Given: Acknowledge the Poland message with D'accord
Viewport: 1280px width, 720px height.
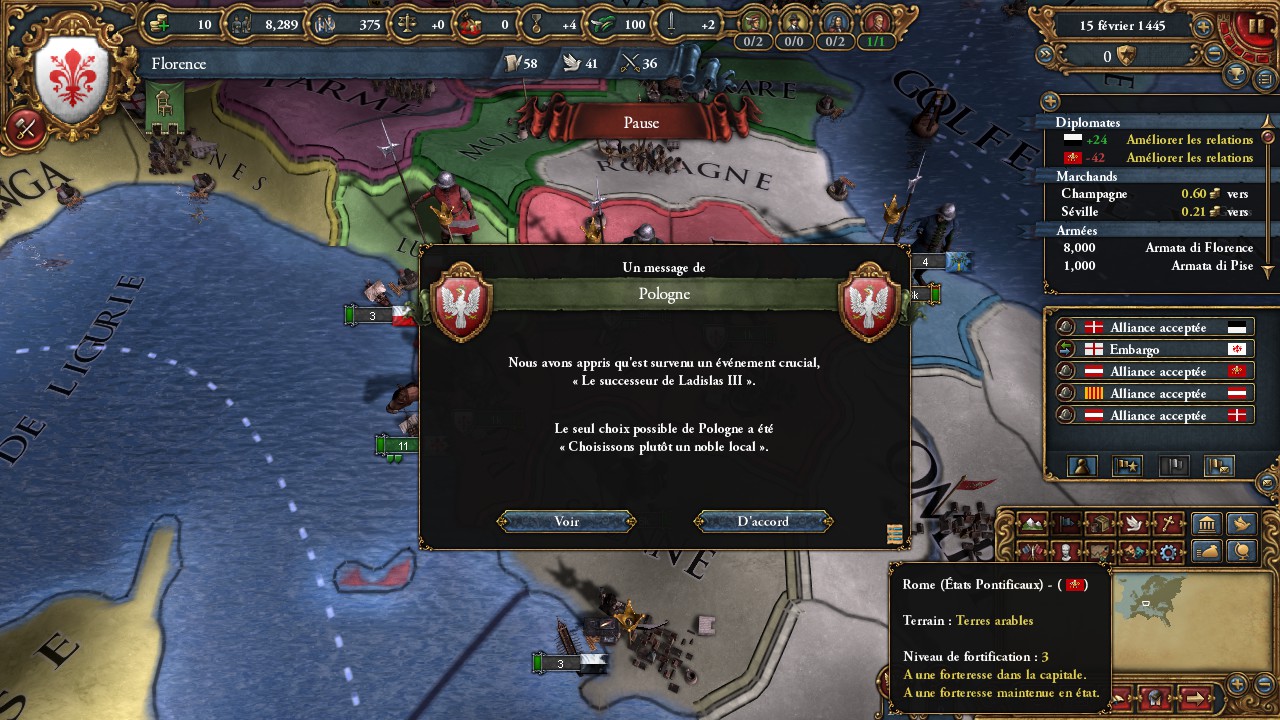Looking at the screenshot, I should [763, 521].
